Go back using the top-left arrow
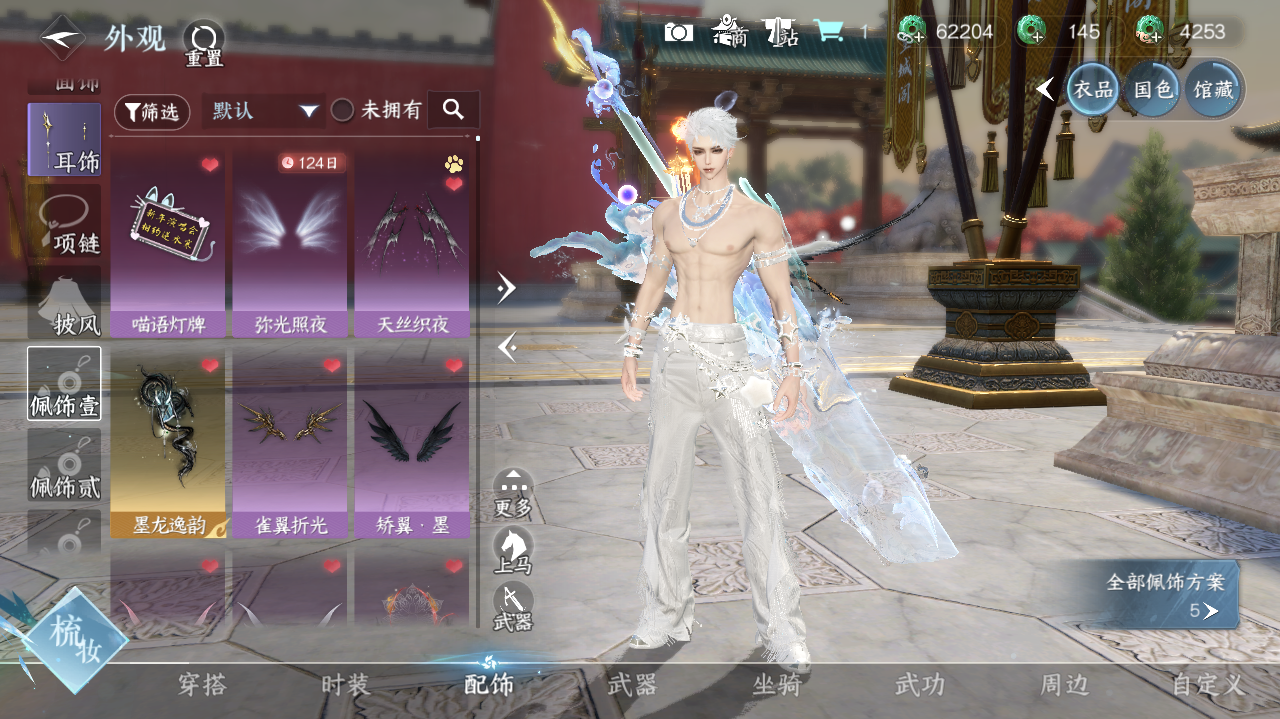1280x719 pixels. click(62, 38)
